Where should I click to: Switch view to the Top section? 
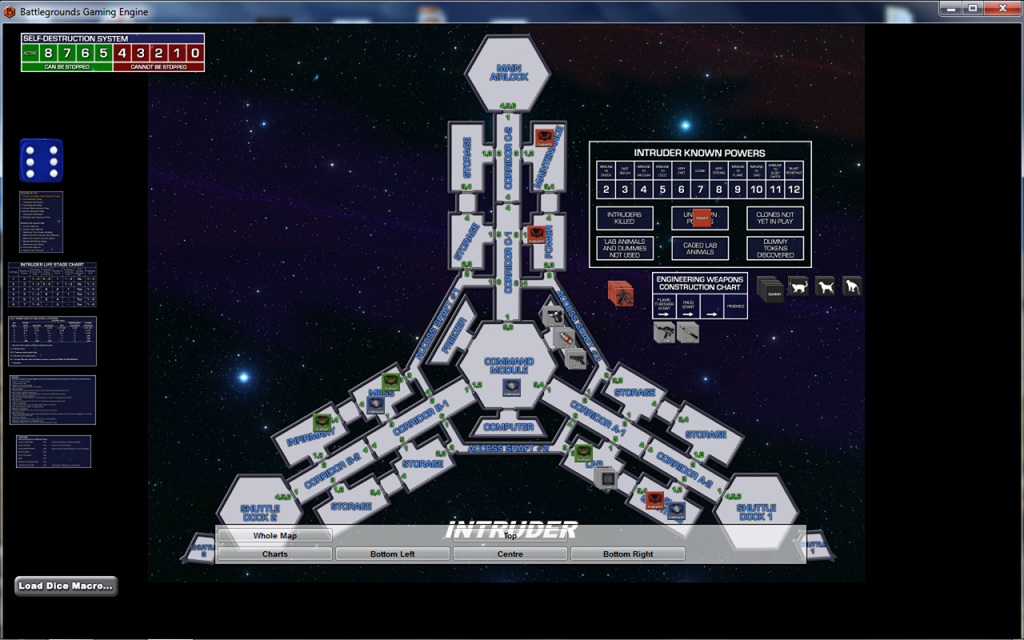tap(510, 536)
